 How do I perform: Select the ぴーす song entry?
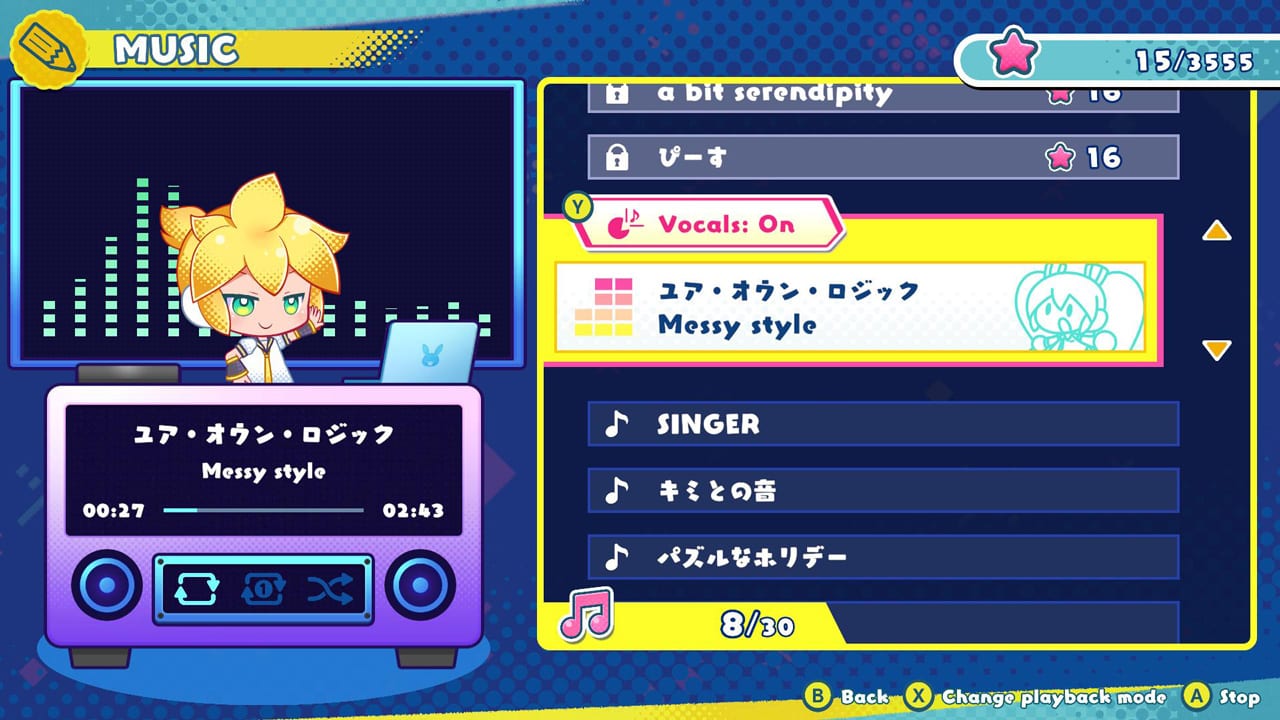point(880,156)
